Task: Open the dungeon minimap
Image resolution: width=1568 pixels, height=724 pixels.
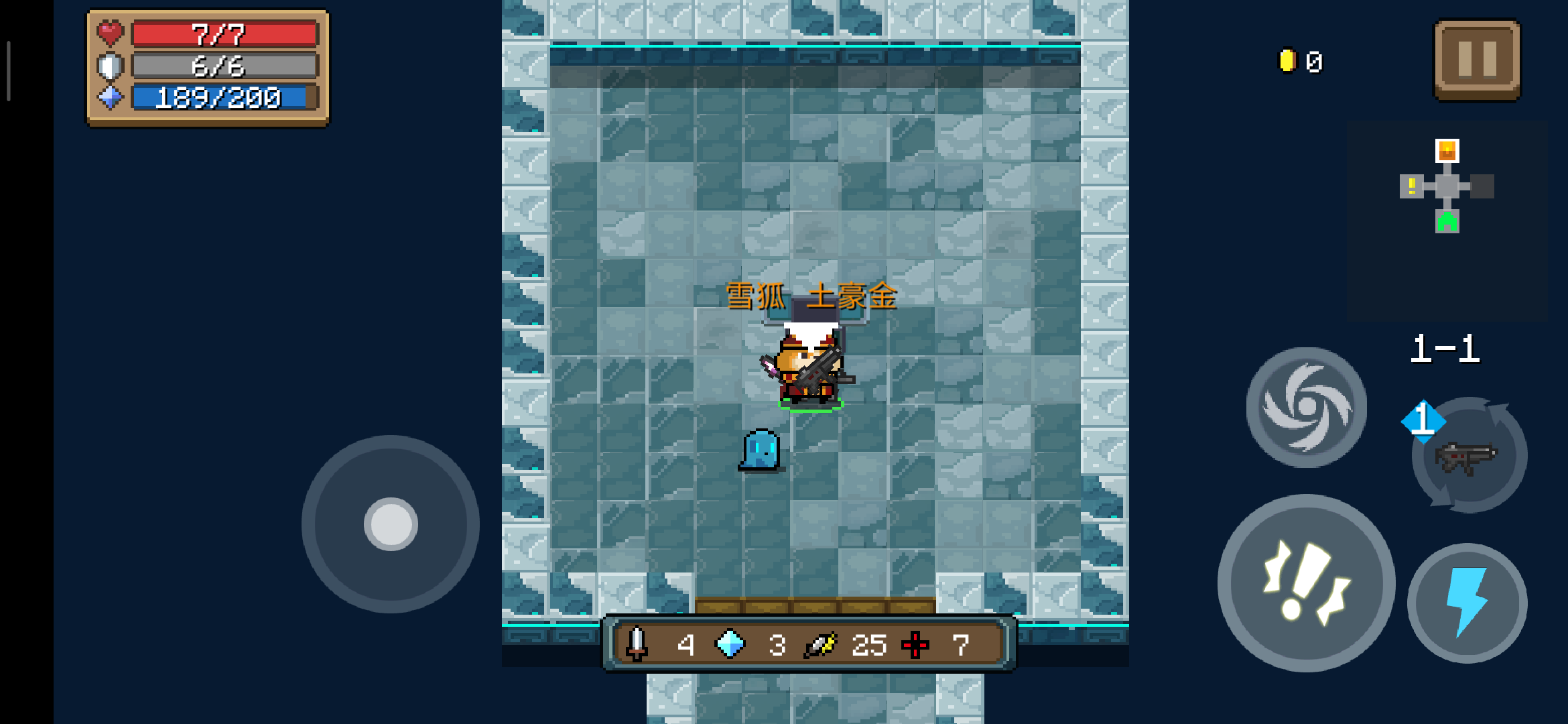Action: 1447,186
